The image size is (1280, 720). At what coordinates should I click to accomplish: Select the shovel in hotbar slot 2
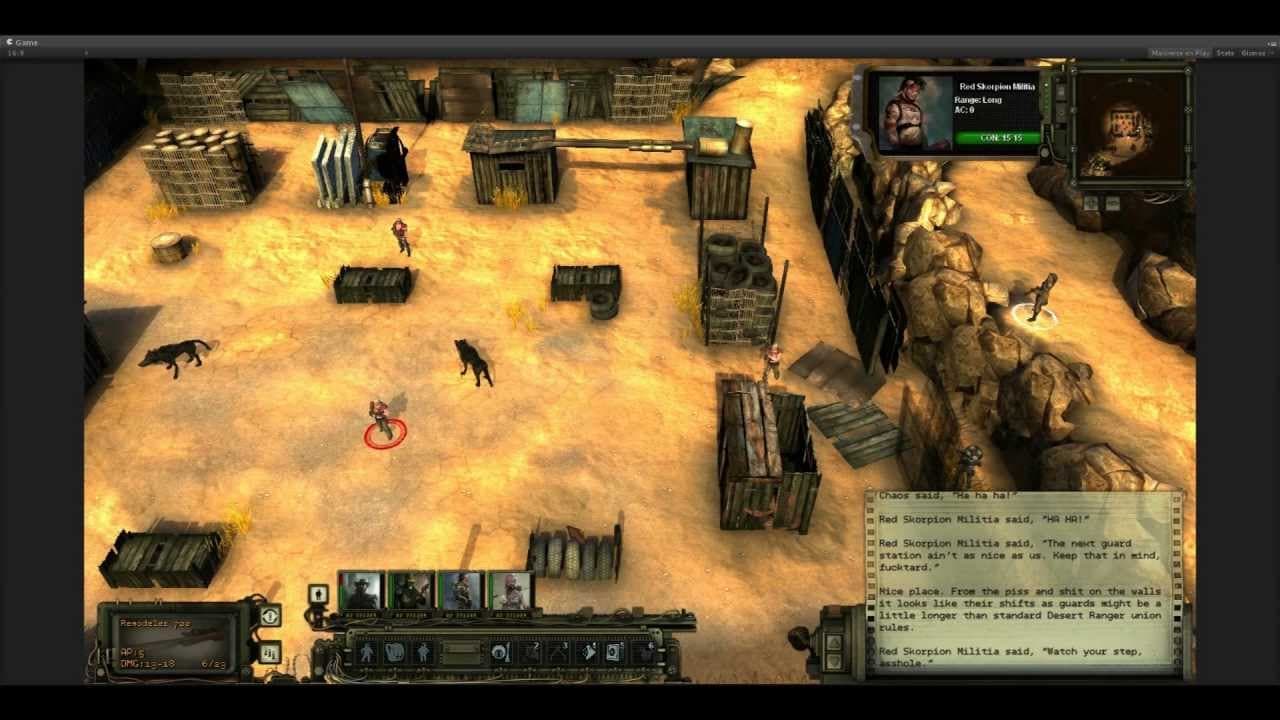tap(529, 651)
